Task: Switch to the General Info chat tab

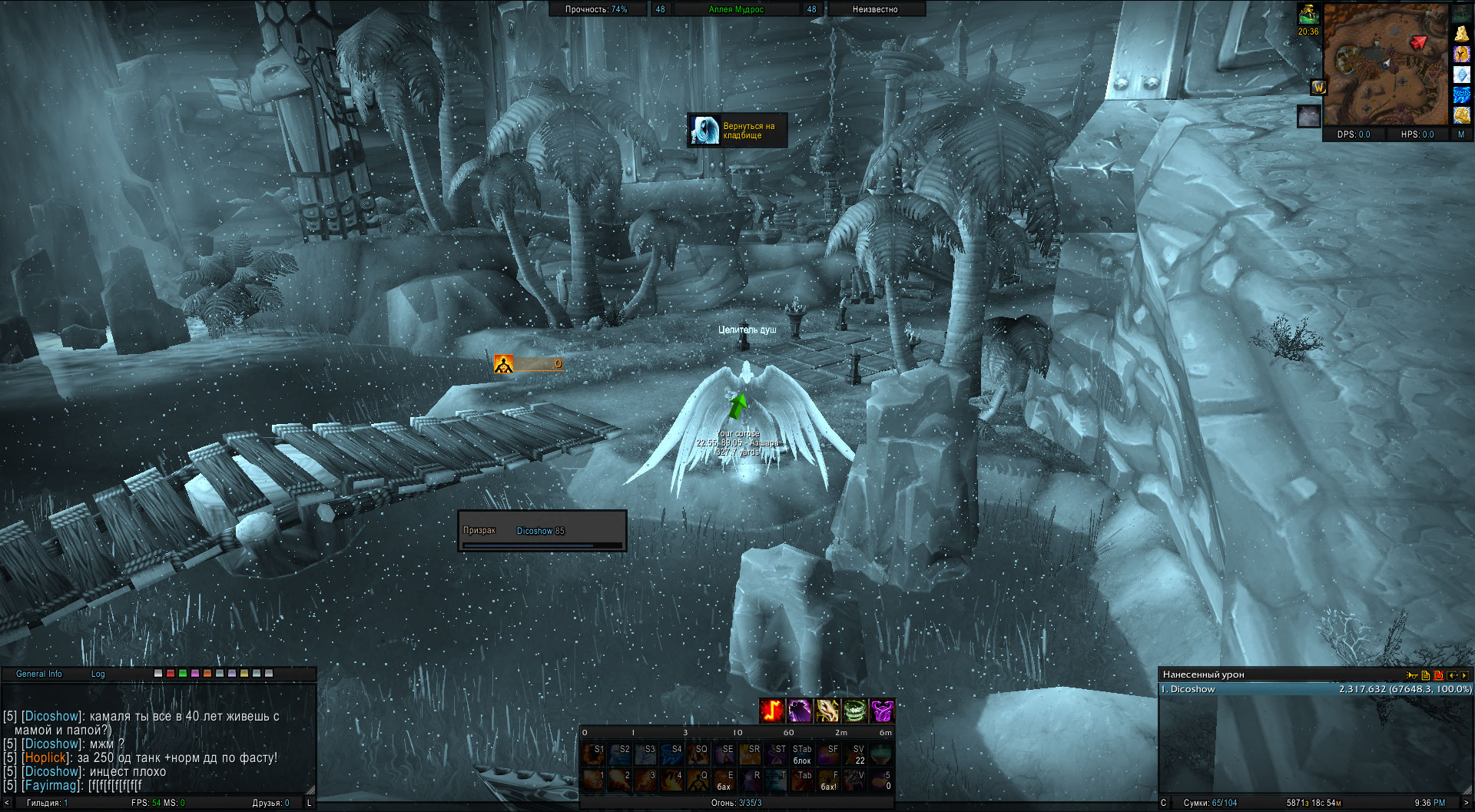Action: point(39,674)
